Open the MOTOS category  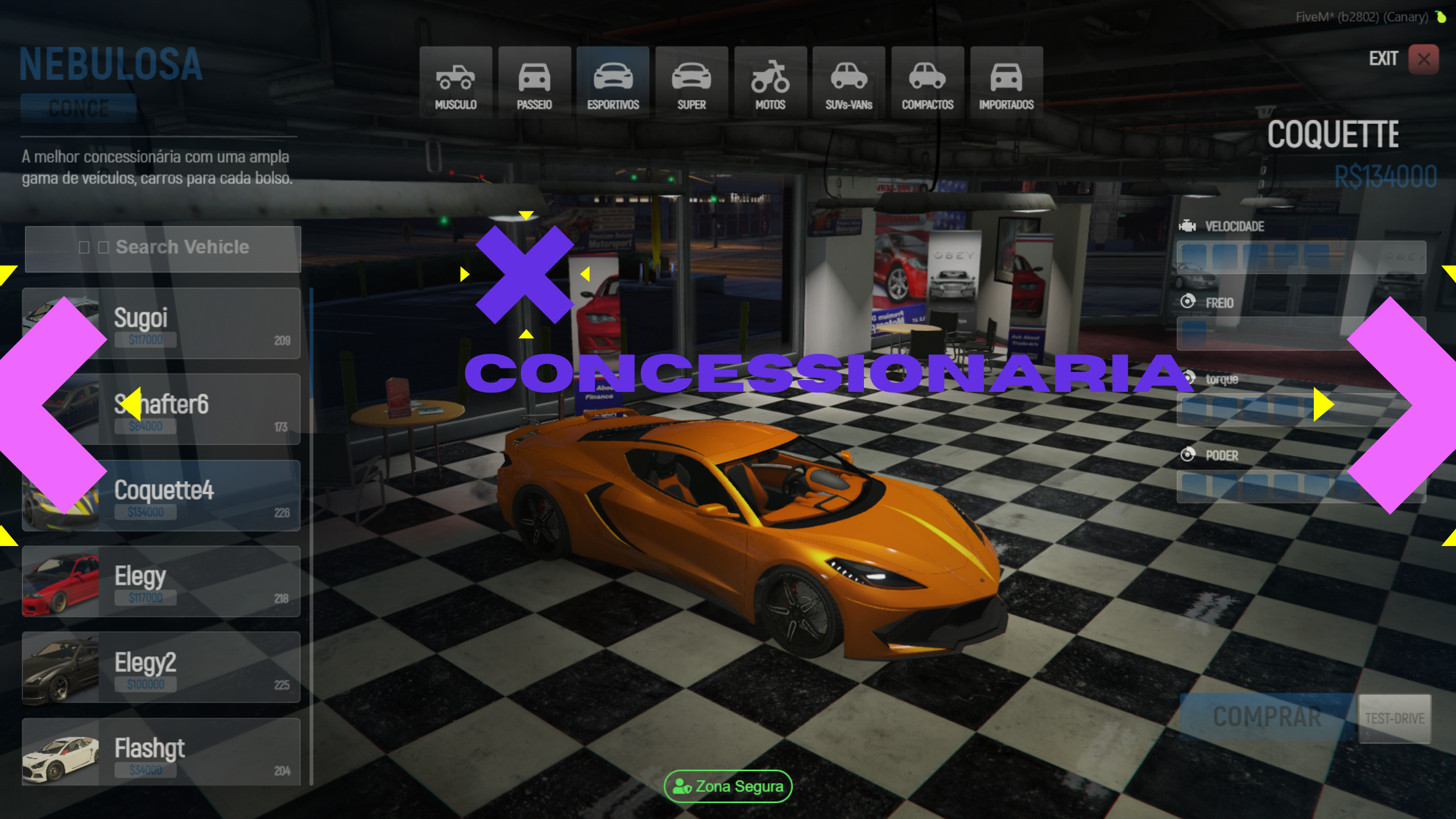(770, 83)
